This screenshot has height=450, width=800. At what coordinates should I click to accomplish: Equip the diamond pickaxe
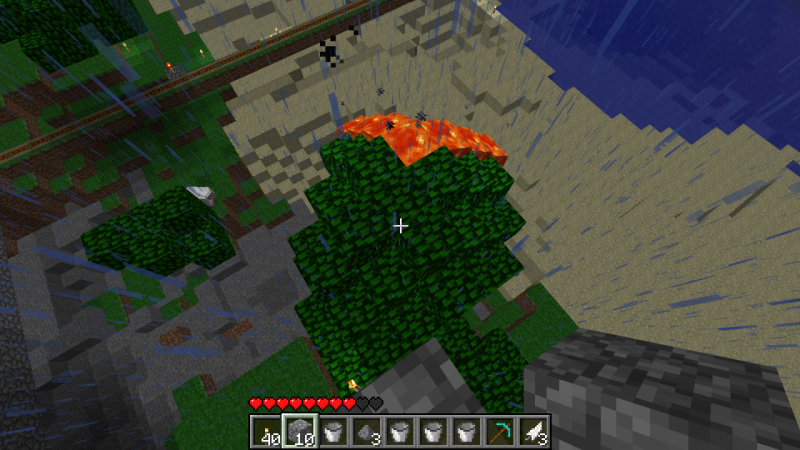click(498, 431)
